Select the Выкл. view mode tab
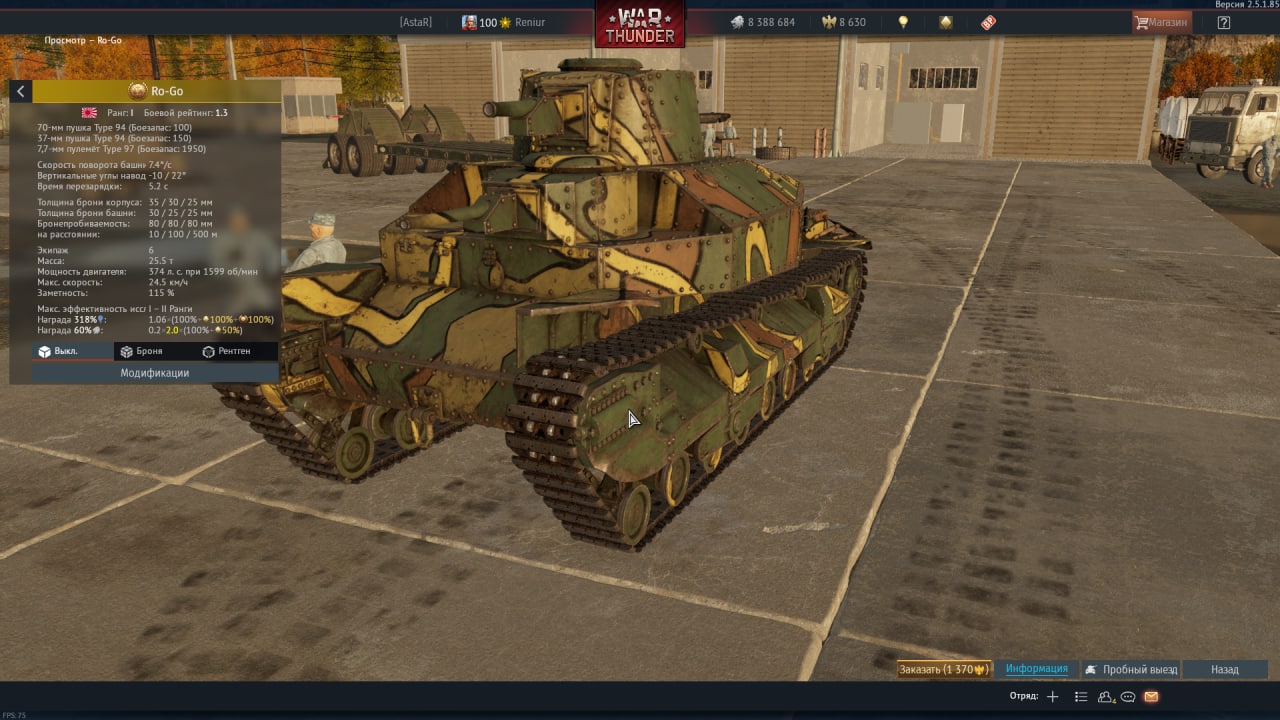Screen dimensions: 1280x720 click(x=58, y=351)
